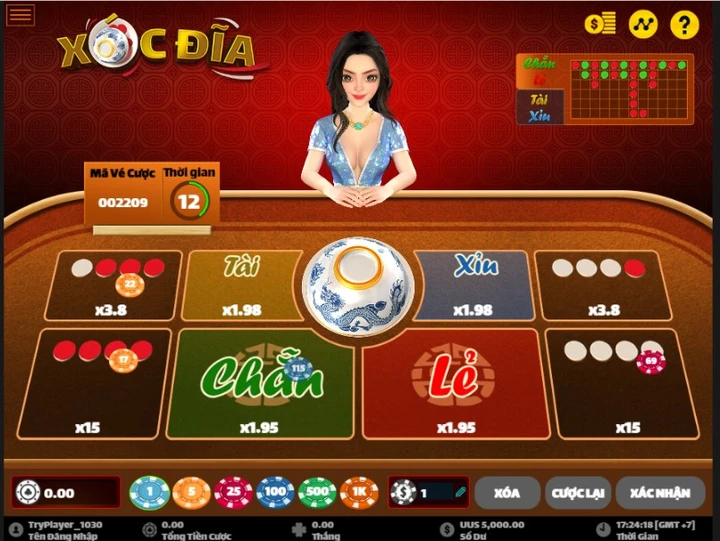Clear bets with the XÓA button

point(506,492)
